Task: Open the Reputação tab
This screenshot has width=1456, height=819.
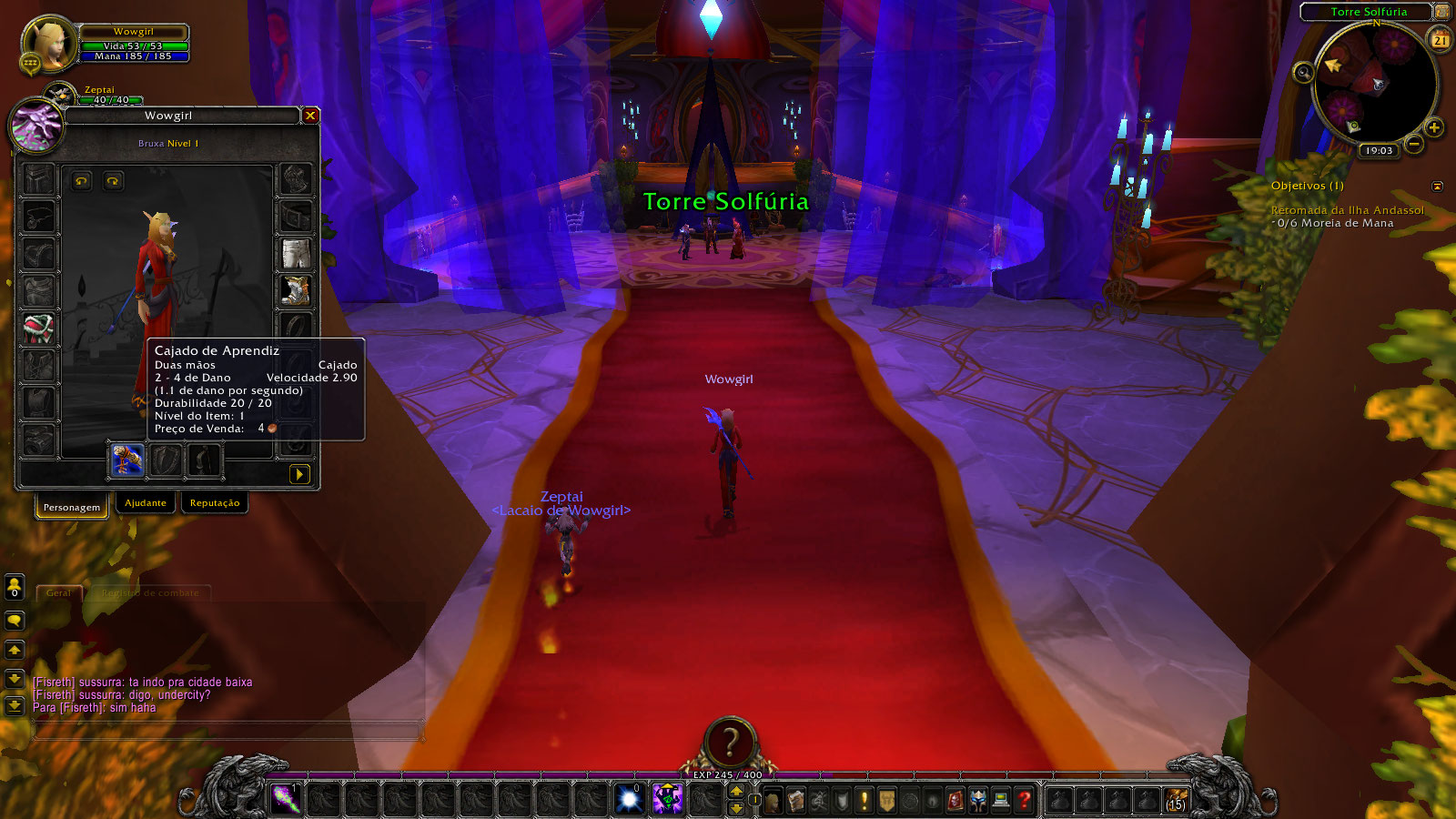Action: pos(215,503)
